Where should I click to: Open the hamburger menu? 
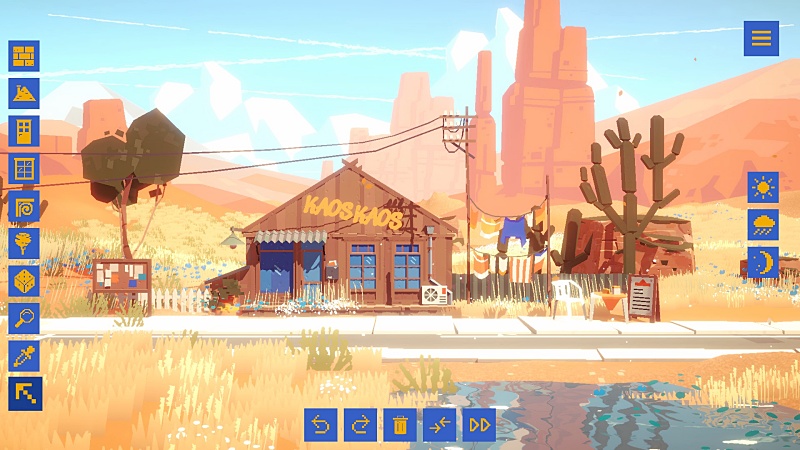click(761, 38)
